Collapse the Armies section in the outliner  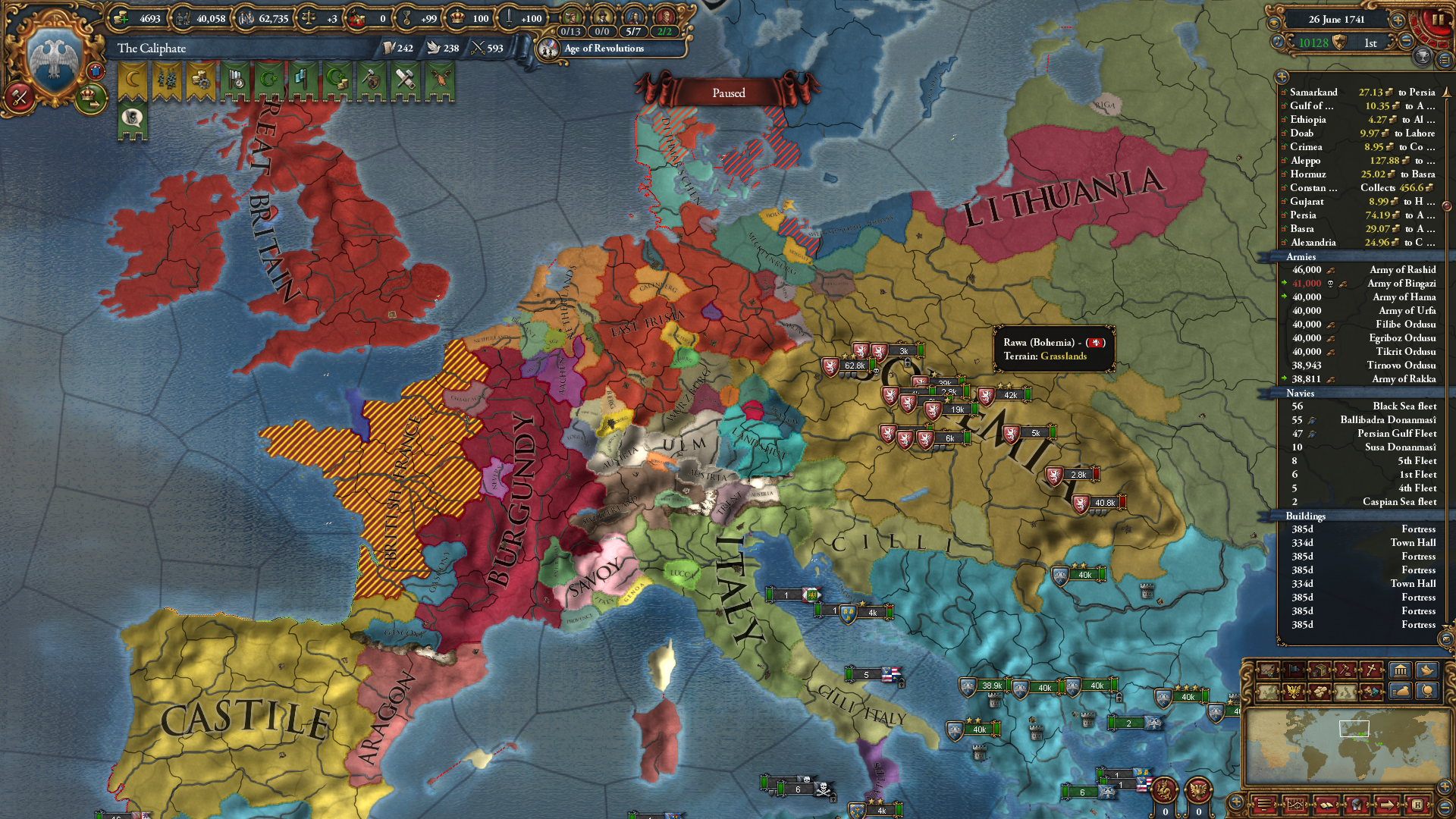1301,257
